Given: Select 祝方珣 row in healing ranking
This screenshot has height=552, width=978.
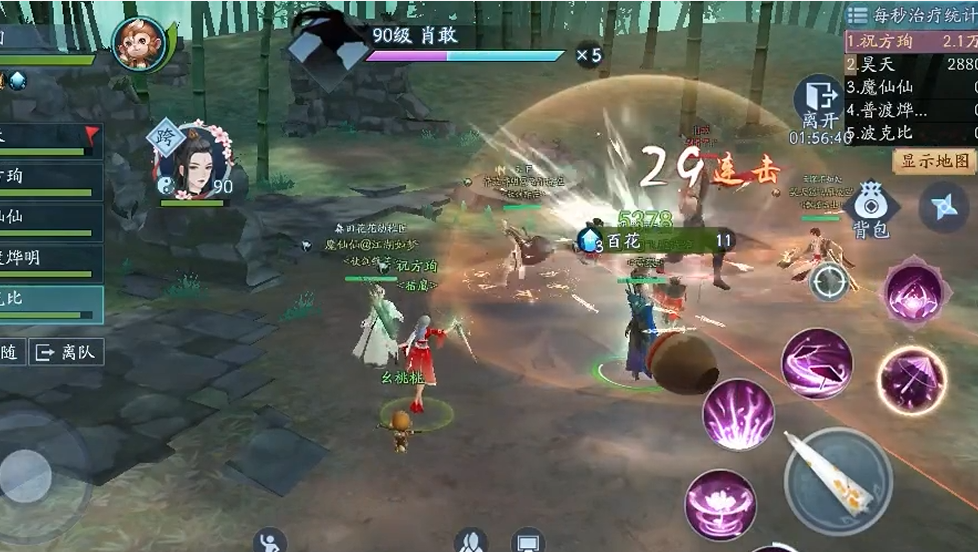Looking at the screenshot, I should (910, 42).
